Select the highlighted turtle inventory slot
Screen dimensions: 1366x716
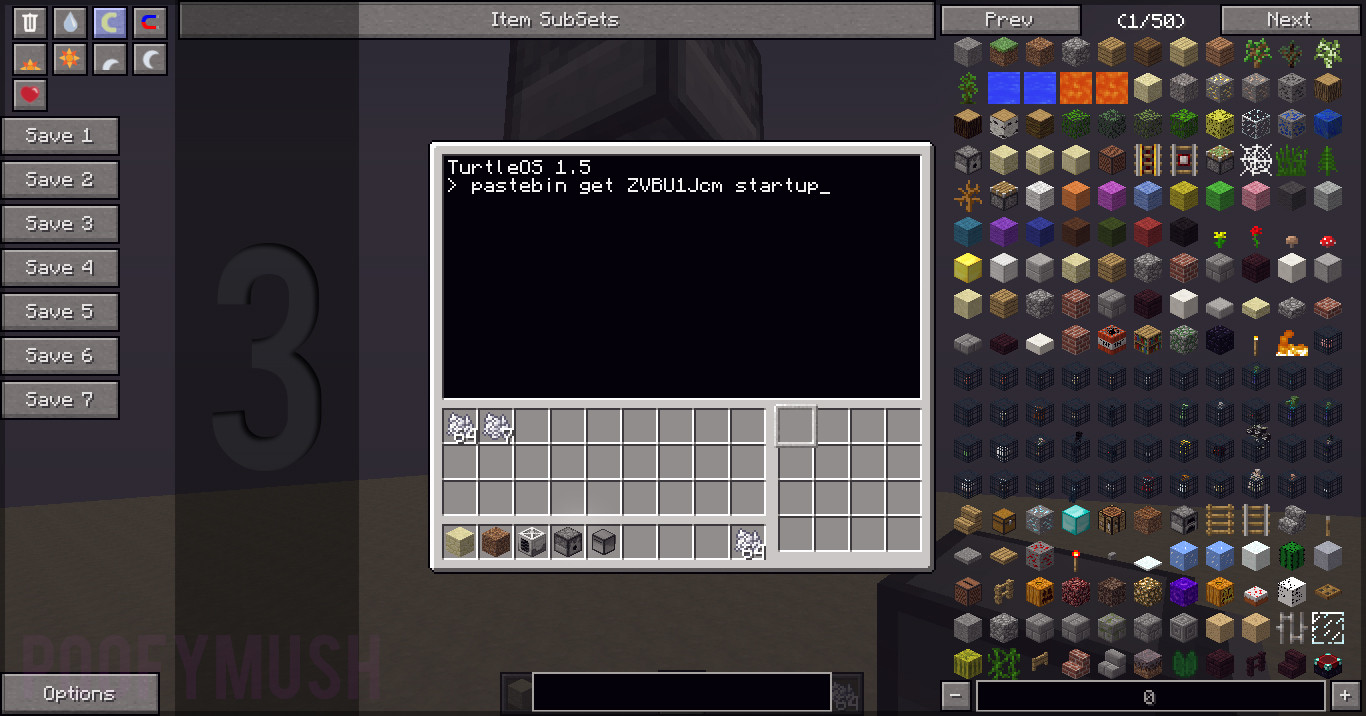(796, 426)
